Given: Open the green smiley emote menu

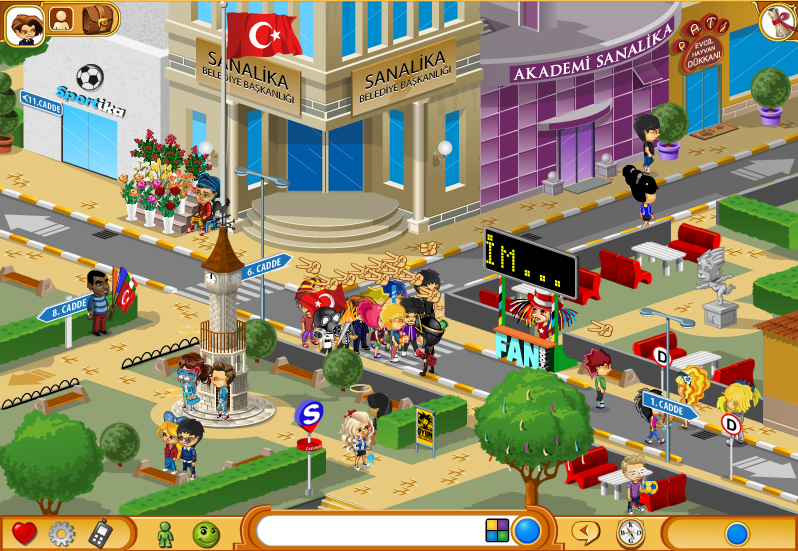Looking at the screenshot, I should (206, 533).
